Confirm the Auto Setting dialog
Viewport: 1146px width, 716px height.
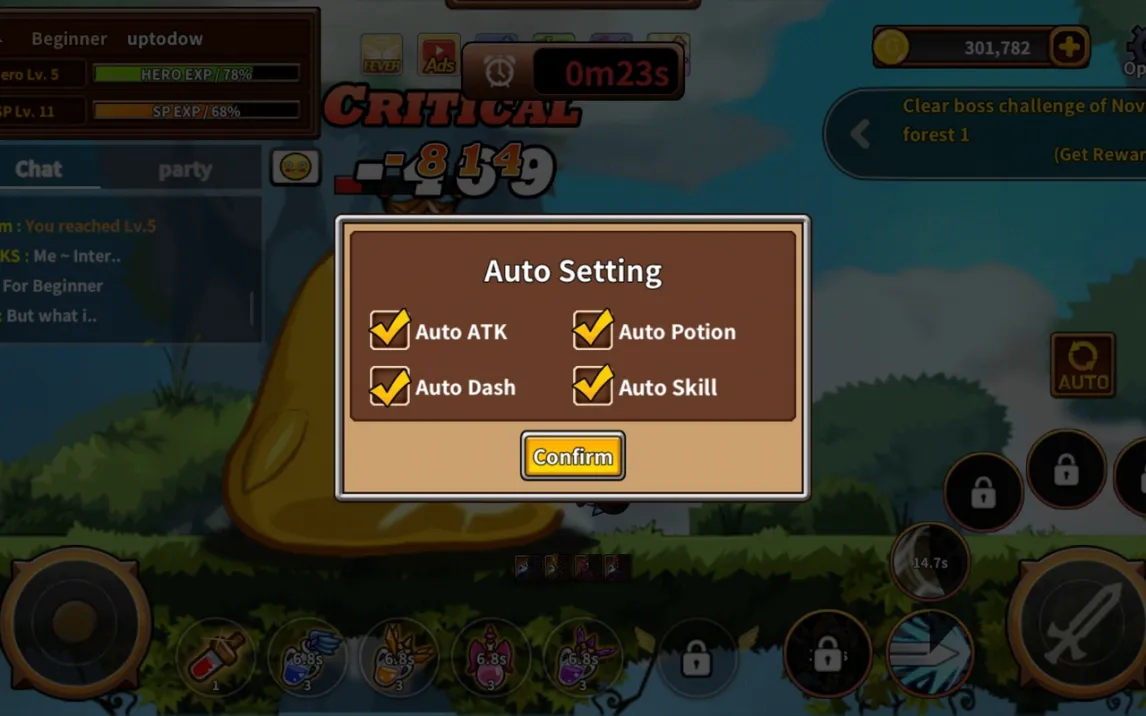click(572, 456)
